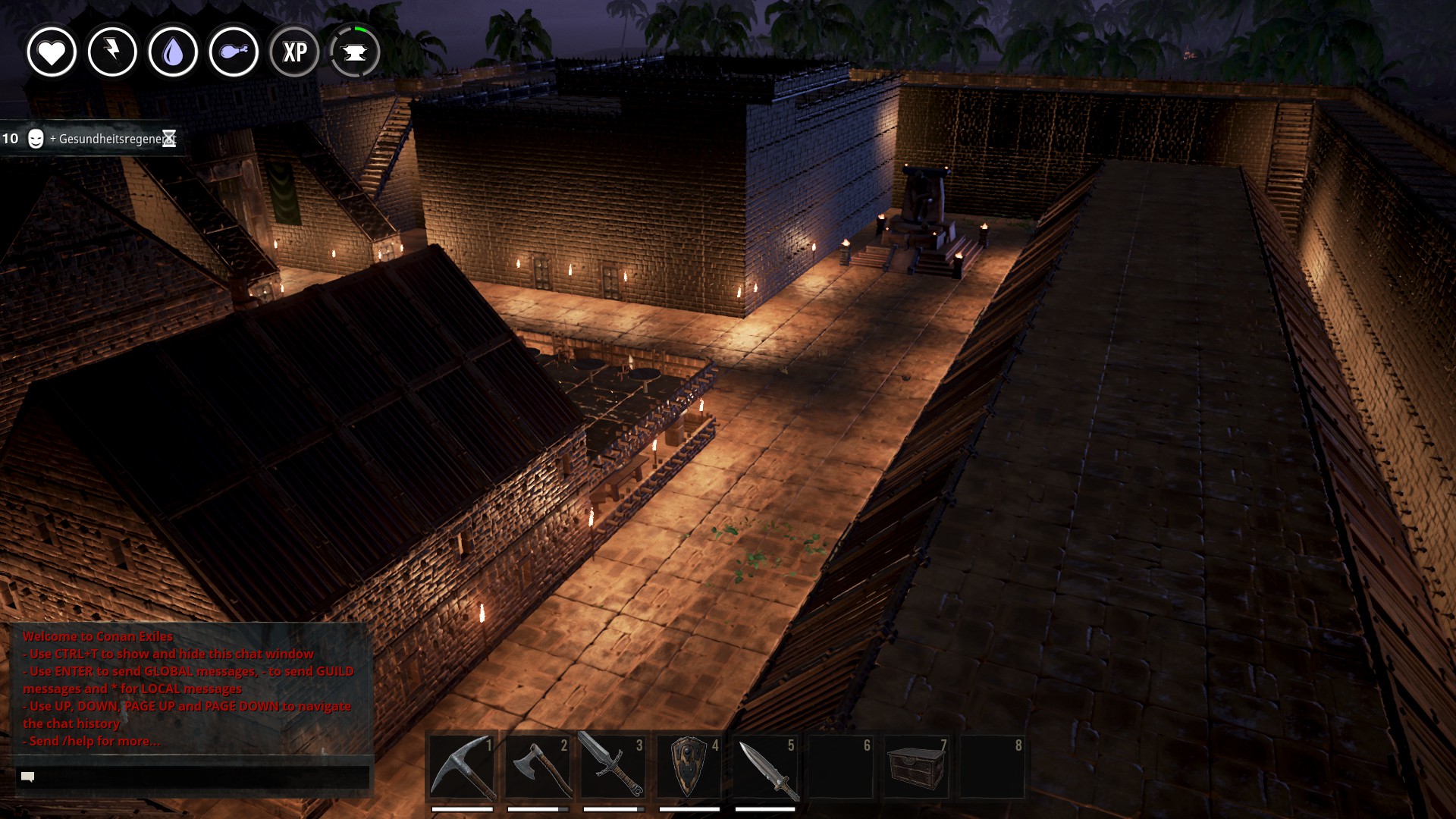Select the dagger in hotbar slot 5
1456x819 pixels.
pyautogui.click(x=765, y=767)
